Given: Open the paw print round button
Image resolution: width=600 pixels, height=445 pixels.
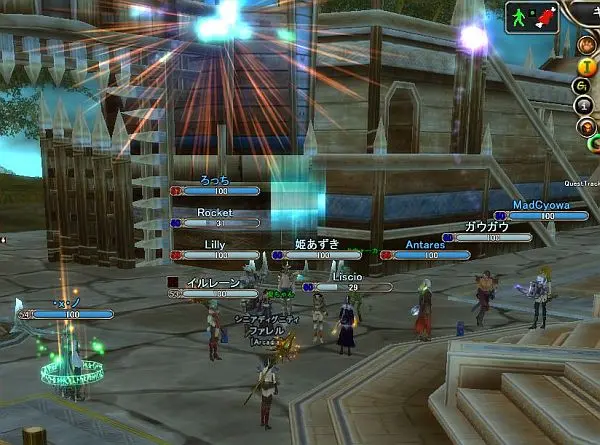Looking at the screenshot, I should click(x=585, y=46).
